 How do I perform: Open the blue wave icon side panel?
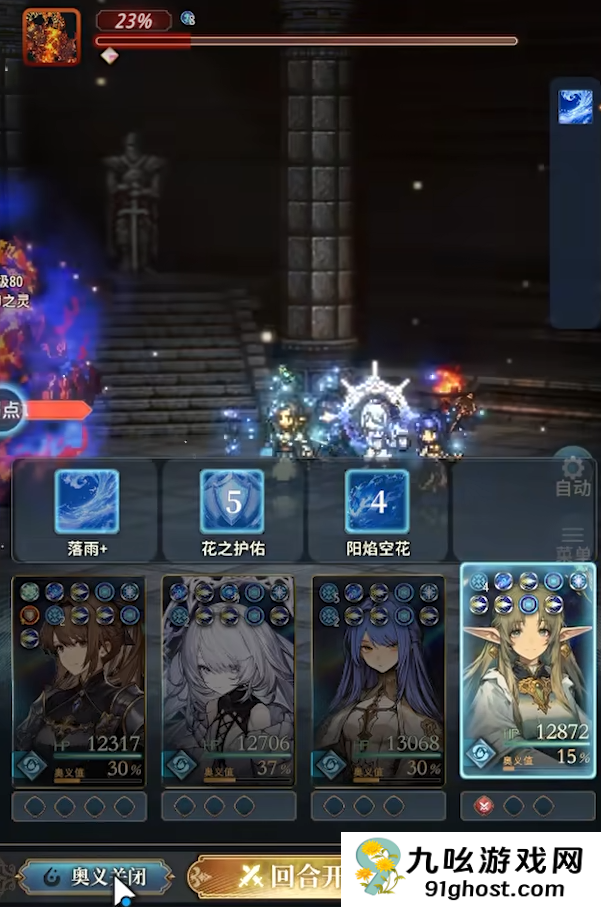tap(576, 108)
